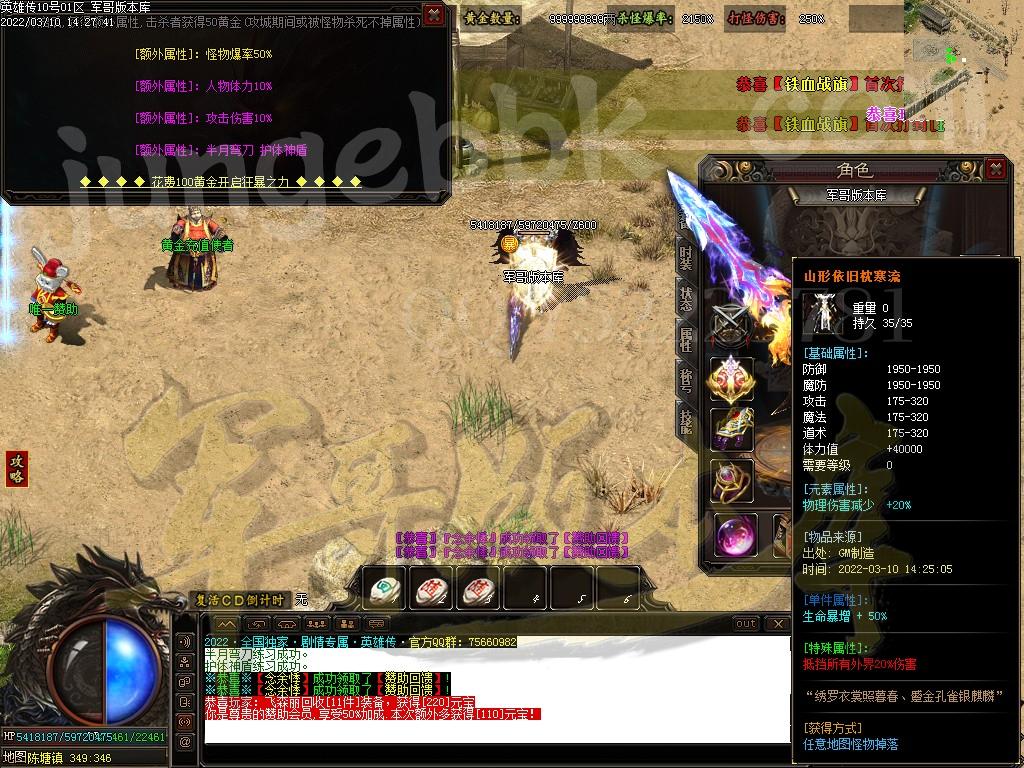Open the 攻略 guide button
The width and height of the screenshot is (1024, 768).
[x=16, y=468]
